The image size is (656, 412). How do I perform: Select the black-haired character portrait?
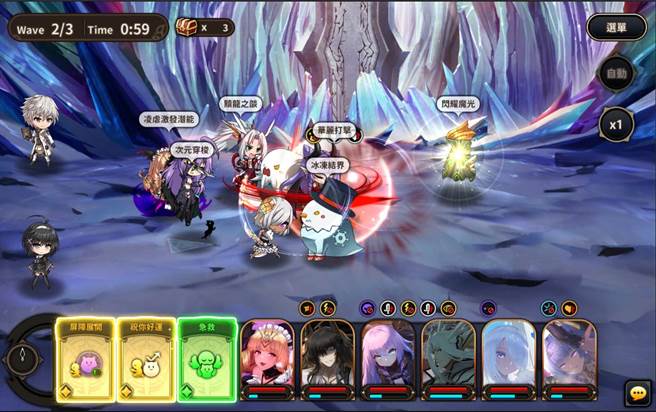327,358
